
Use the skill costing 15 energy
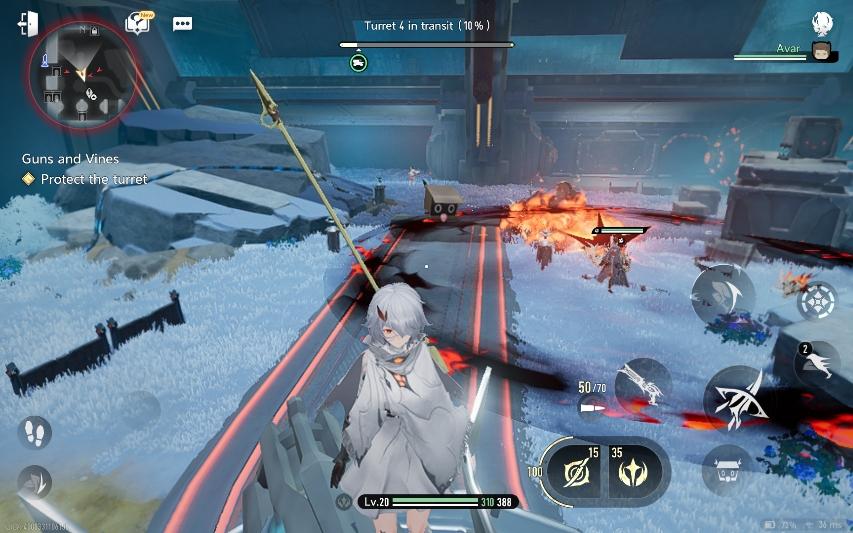click(x=574, y=470)
